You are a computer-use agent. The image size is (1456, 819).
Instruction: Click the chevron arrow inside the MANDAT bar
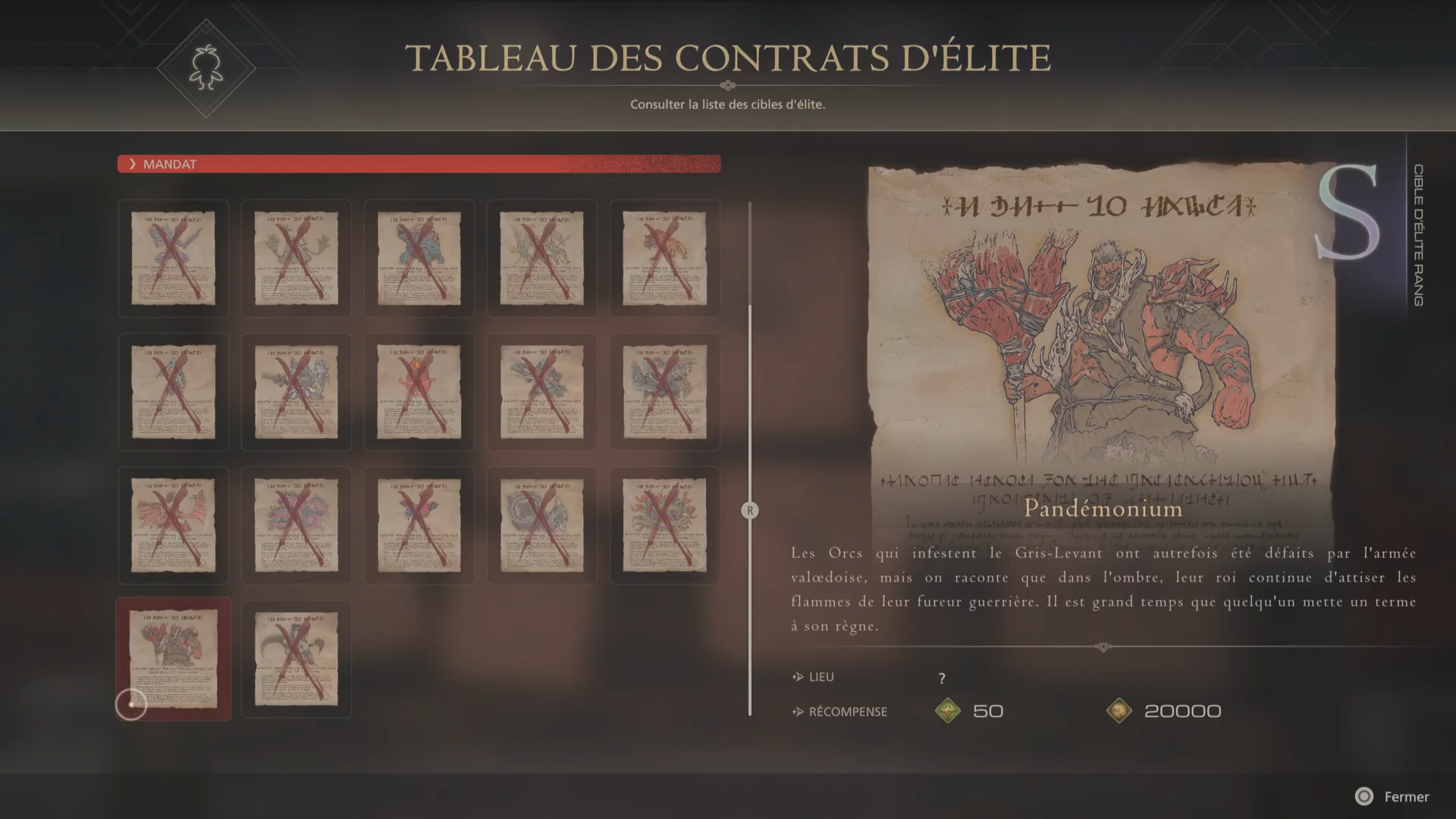pos(133,164)
